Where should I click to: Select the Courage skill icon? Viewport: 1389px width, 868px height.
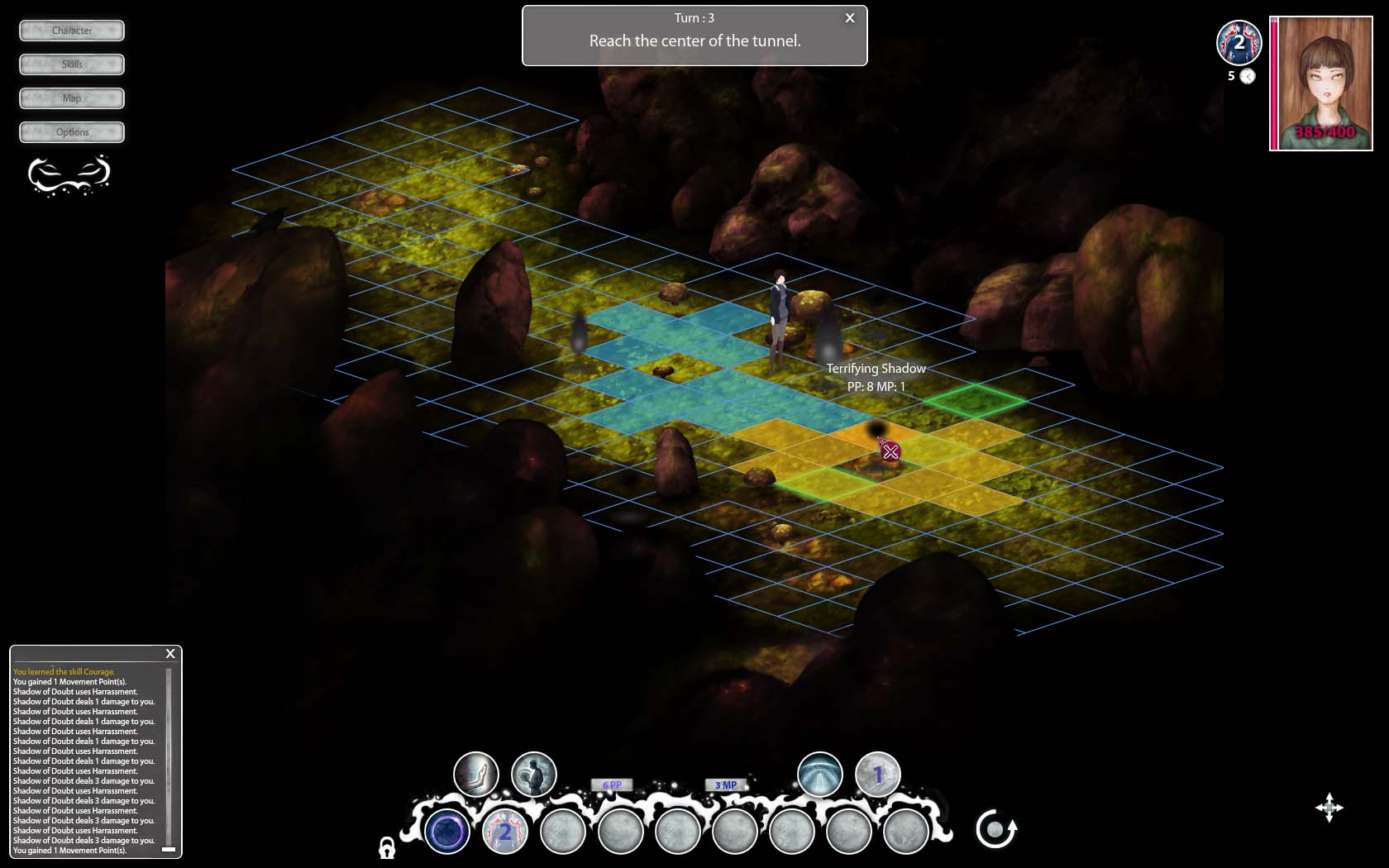(x=477, y=775)
